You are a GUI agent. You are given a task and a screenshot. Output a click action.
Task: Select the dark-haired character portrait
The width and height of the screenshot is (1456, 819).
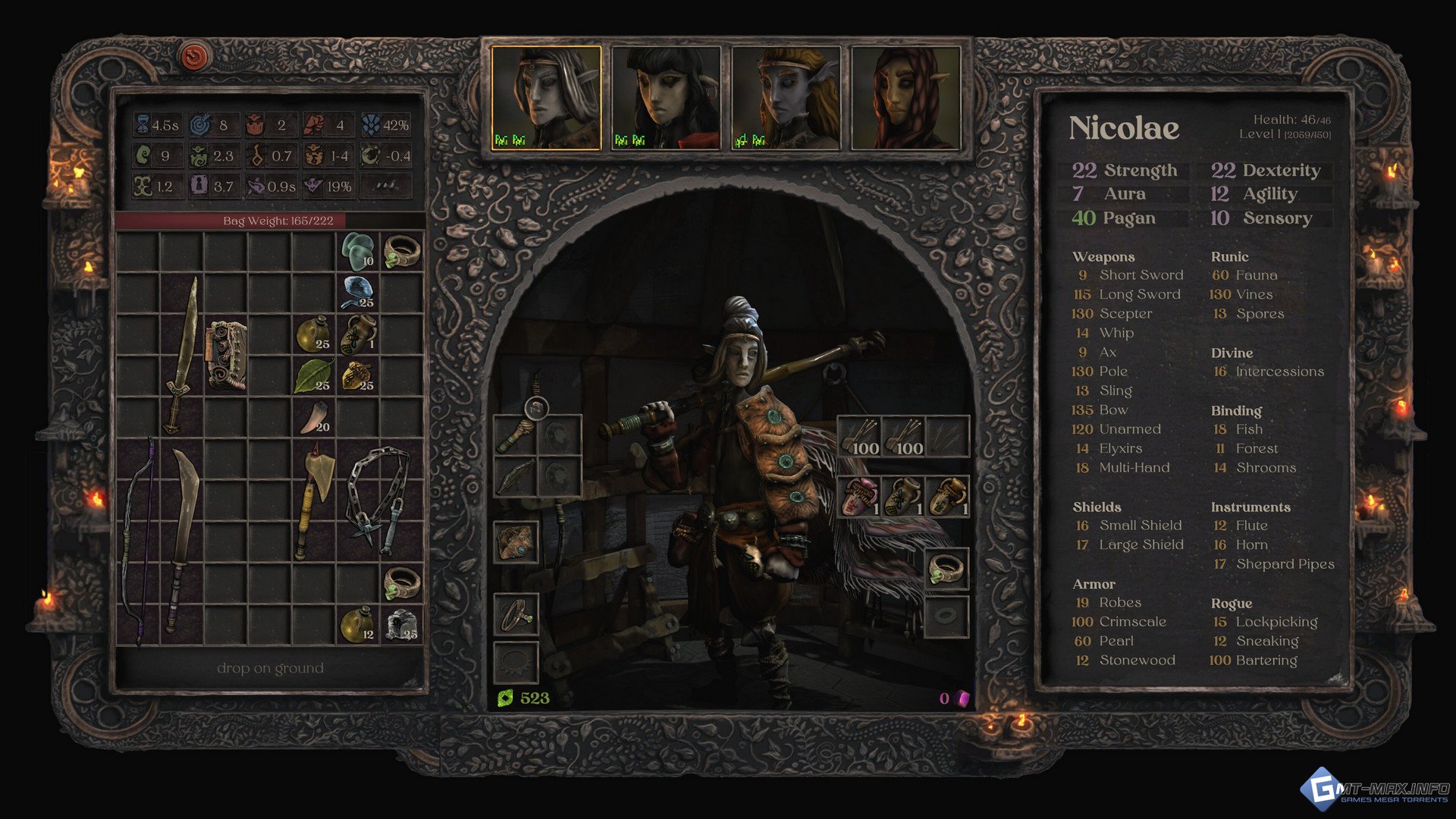pos(666,98)
